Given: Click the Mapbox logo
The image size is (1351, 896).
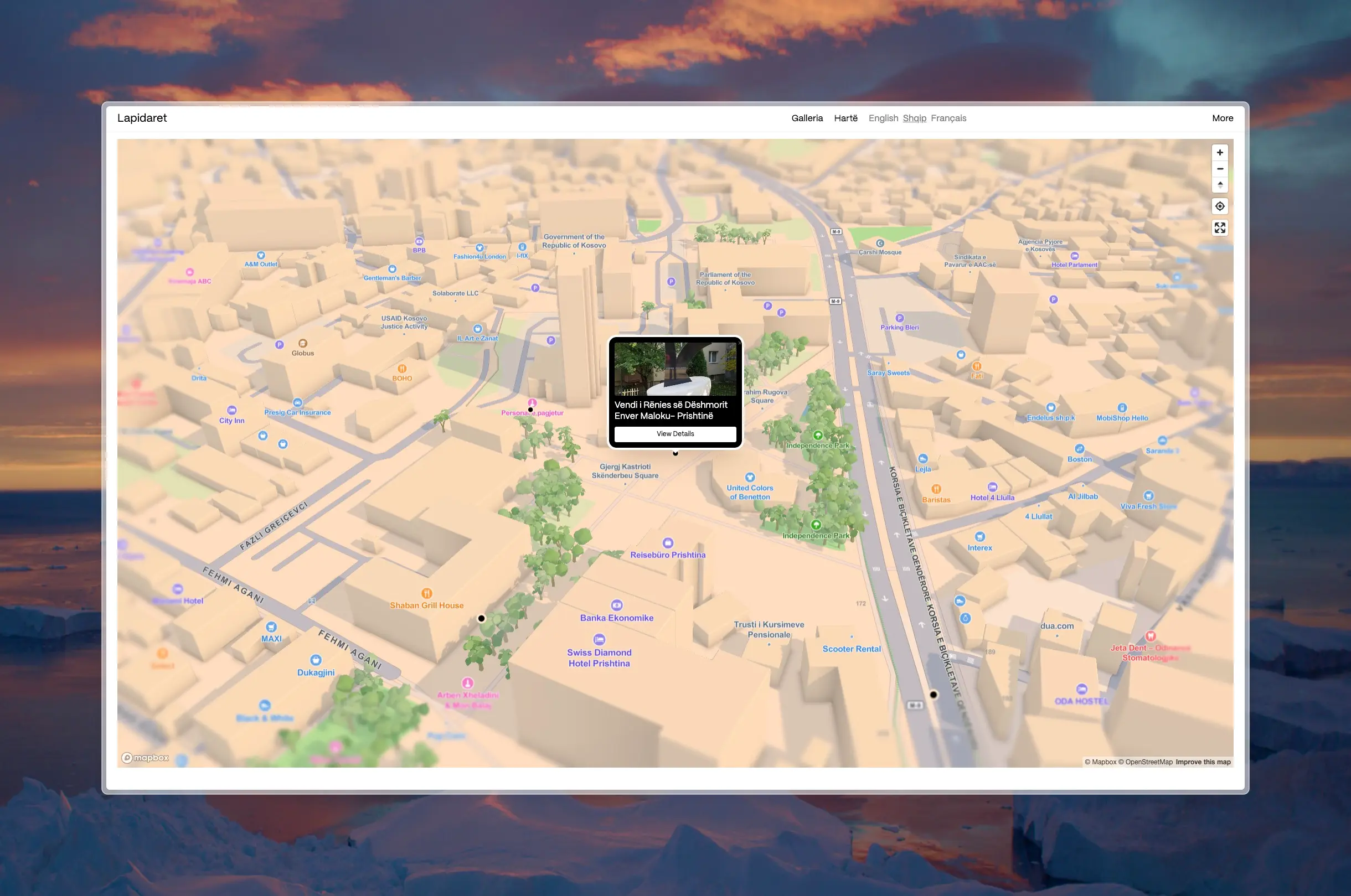Looking at the screenshot, I should [146, 757].
